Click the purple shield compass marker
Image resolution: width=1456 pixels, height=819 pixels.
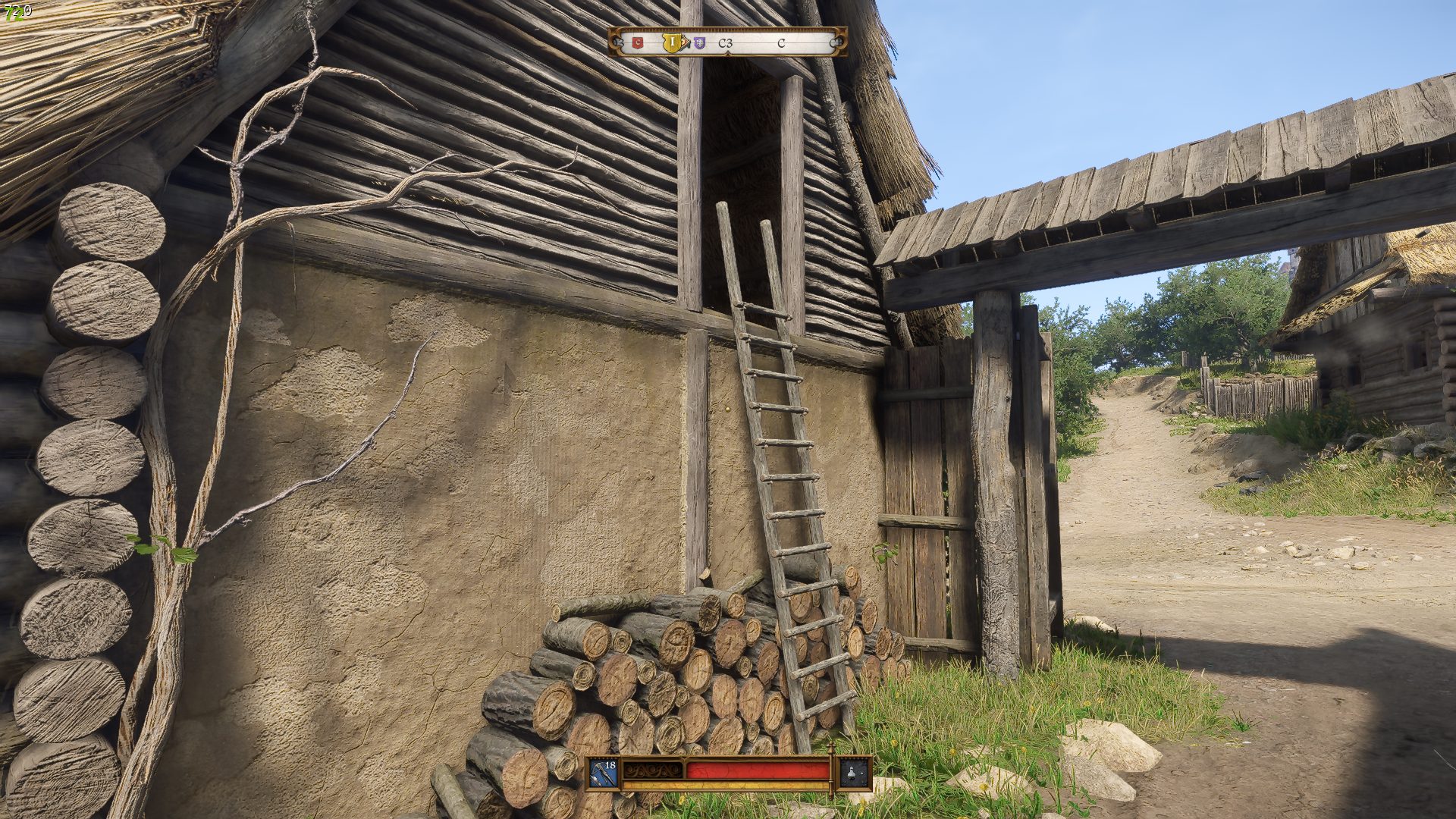[699, 43]
